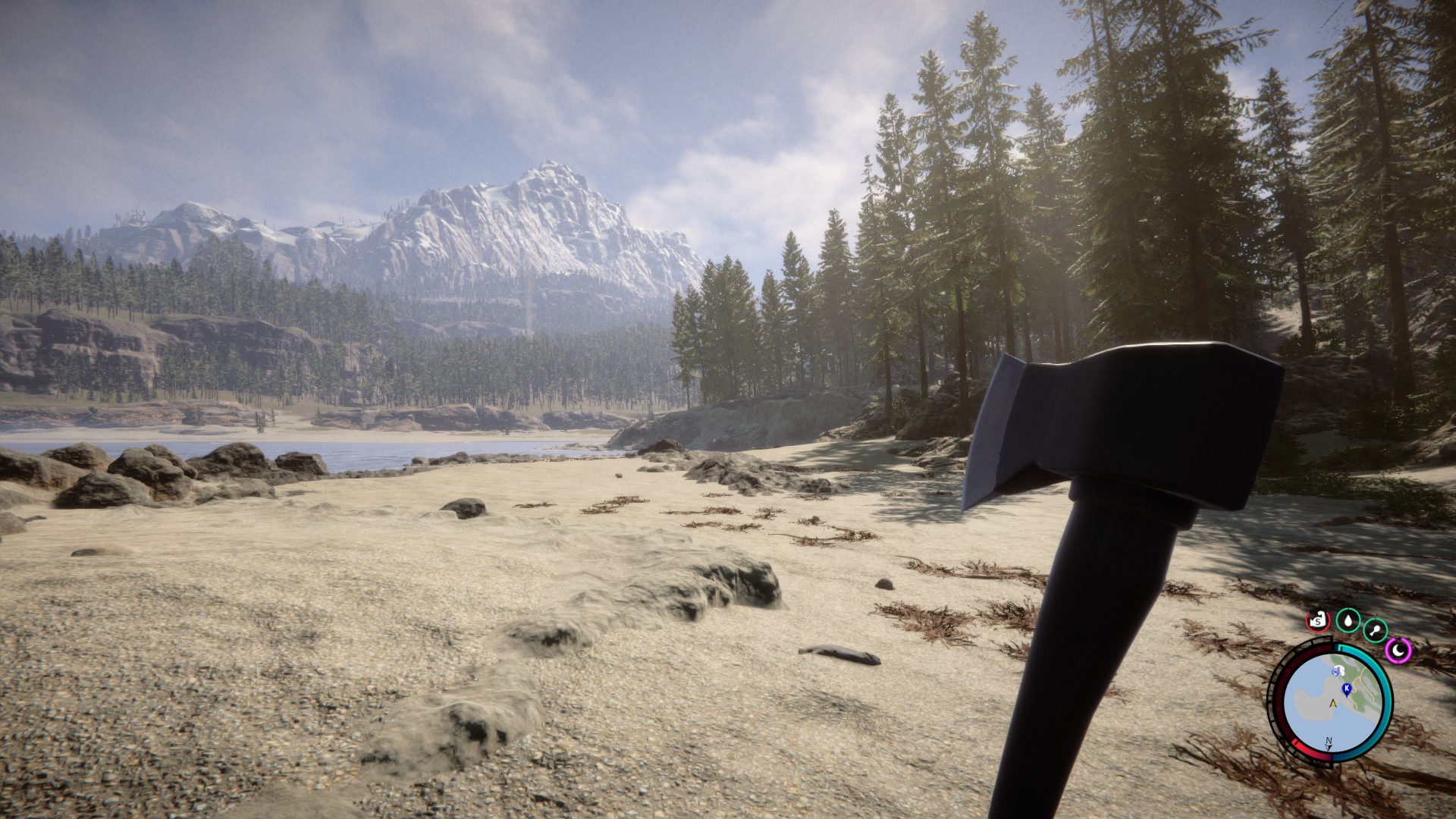Screen dimensions: 1456x819
Task: Select the yellow player arrow on the minimap
Action: 1332,704
